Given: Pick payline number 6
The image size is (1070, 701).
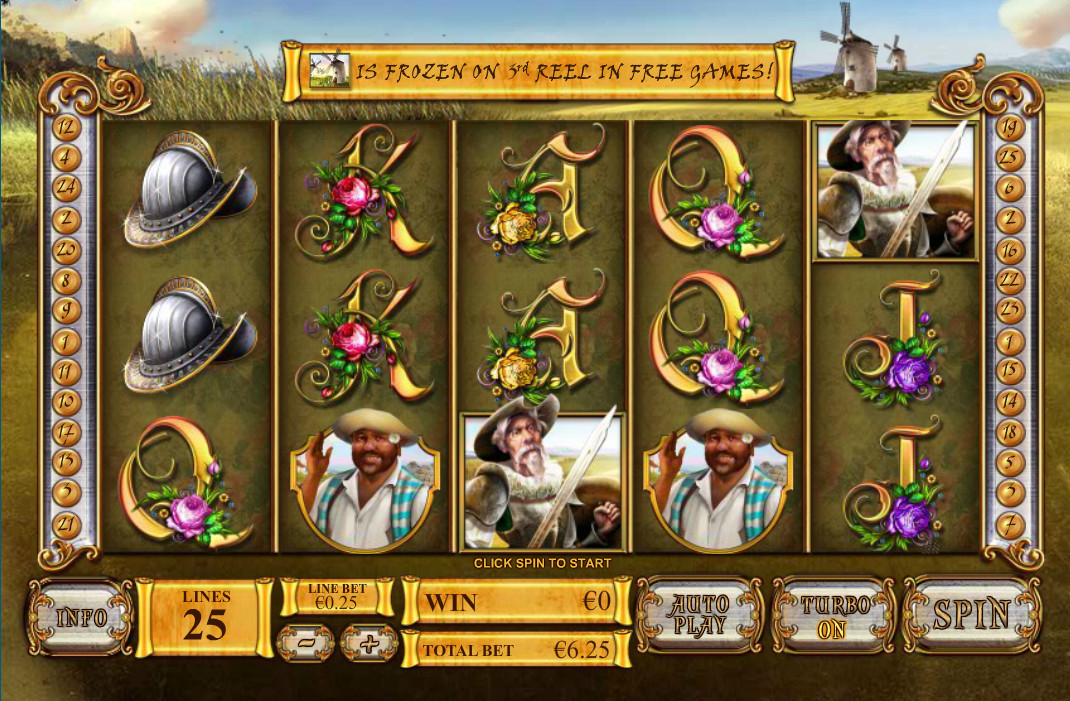Looking at the screenshot, I should (x=1010, y=187).
